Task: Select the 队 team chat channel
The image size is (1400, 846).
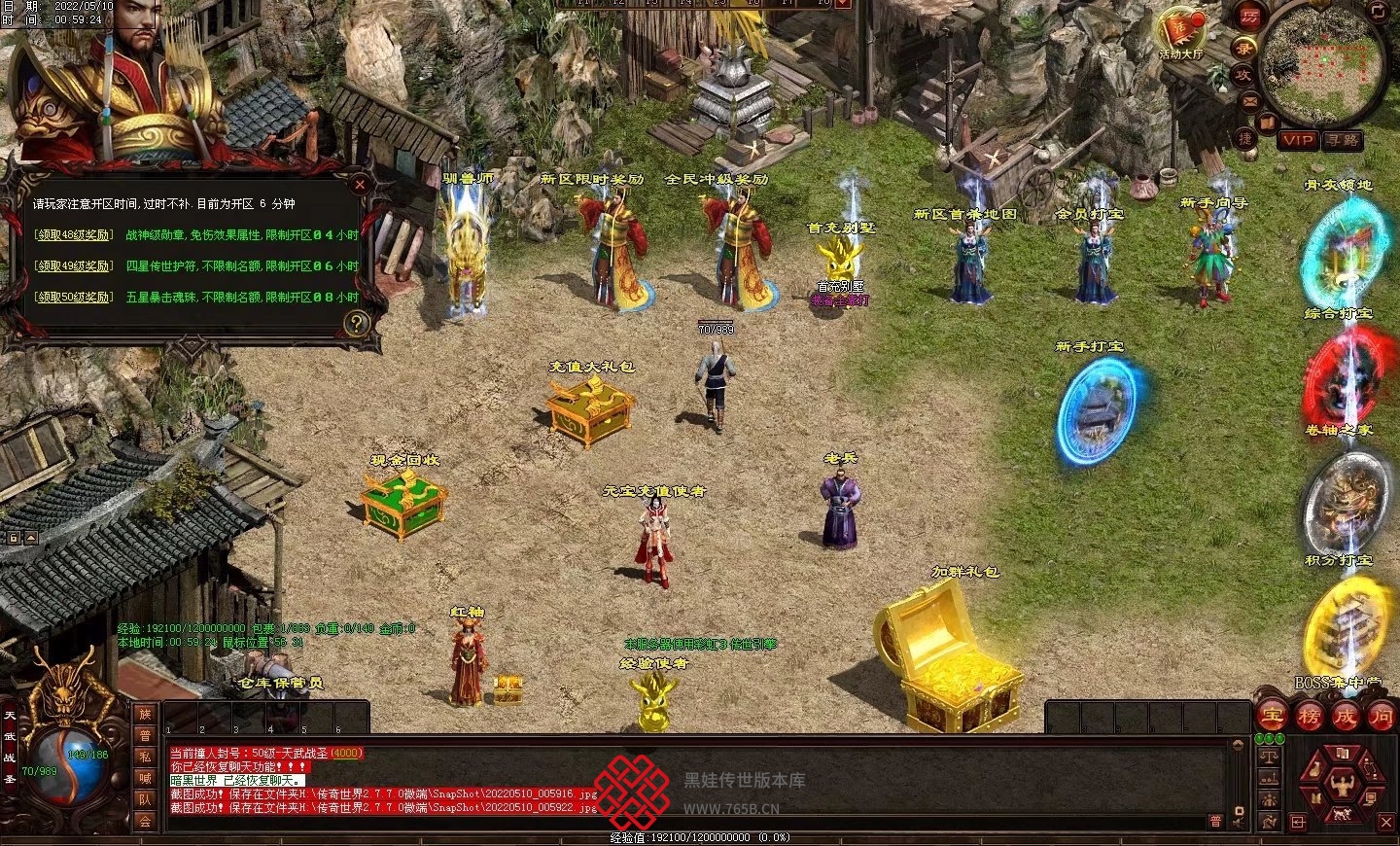Action: click(145, 799)
